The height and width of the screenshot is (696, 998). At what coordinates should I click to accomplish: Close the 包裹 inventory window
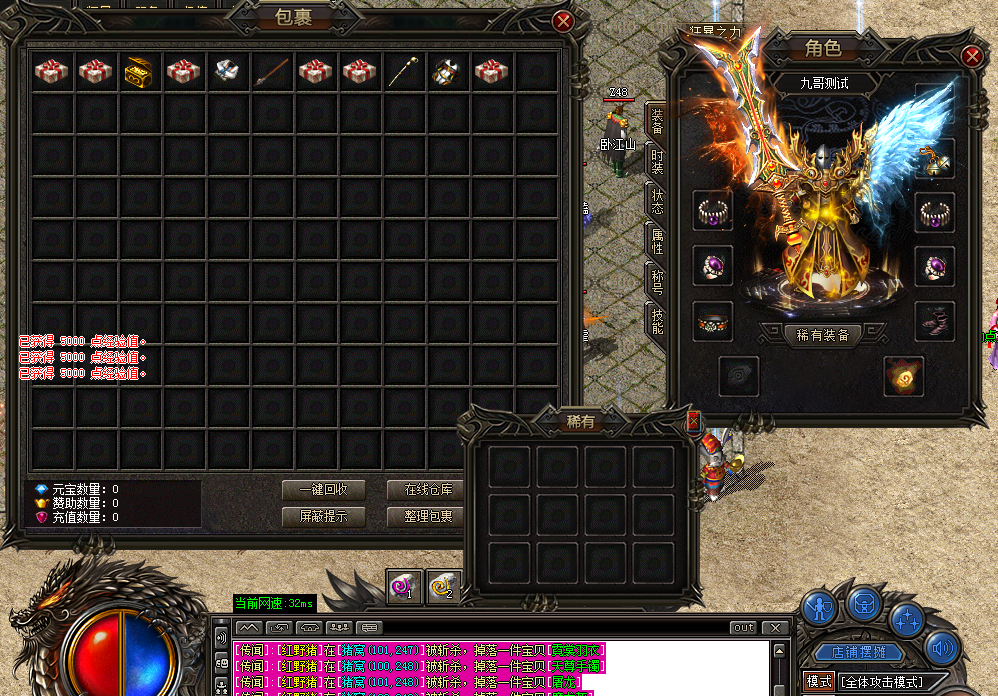[563, 21]
